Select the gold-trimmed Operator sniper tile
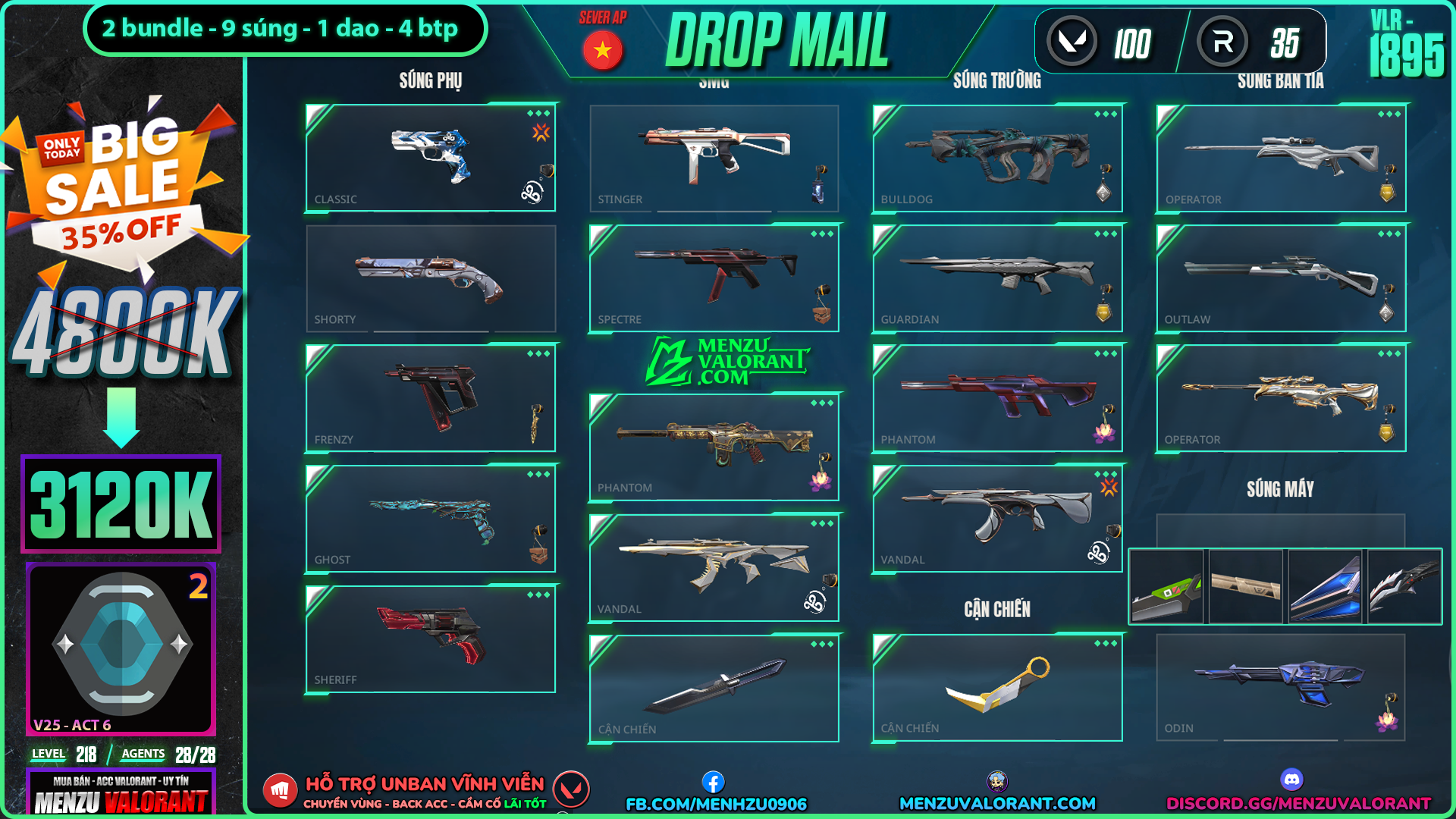Viewport: 1456px width, 819px height. [1281, 398]
